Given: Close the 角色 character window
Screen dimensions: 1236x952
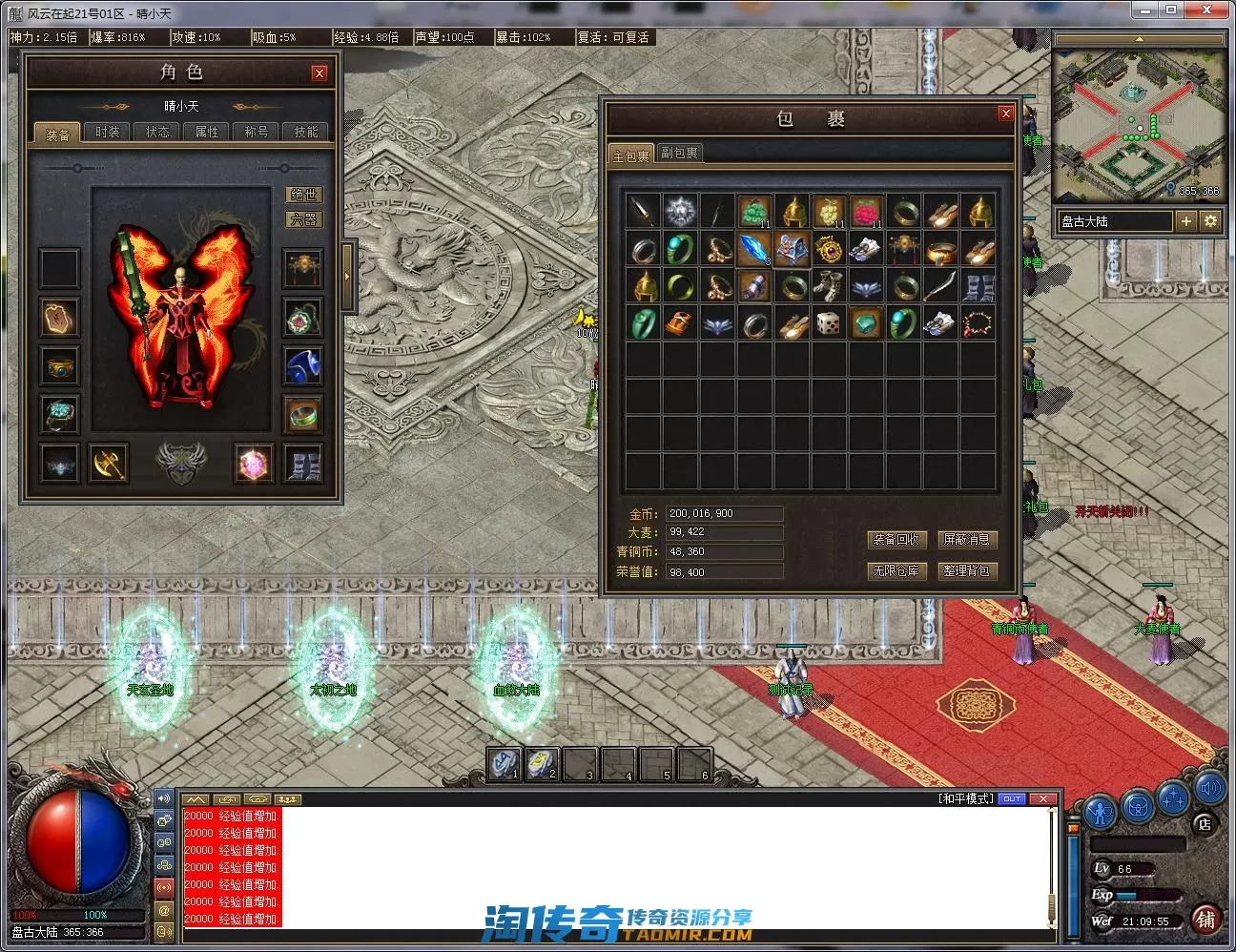Looking at the screenshot, I should point(319,72).
